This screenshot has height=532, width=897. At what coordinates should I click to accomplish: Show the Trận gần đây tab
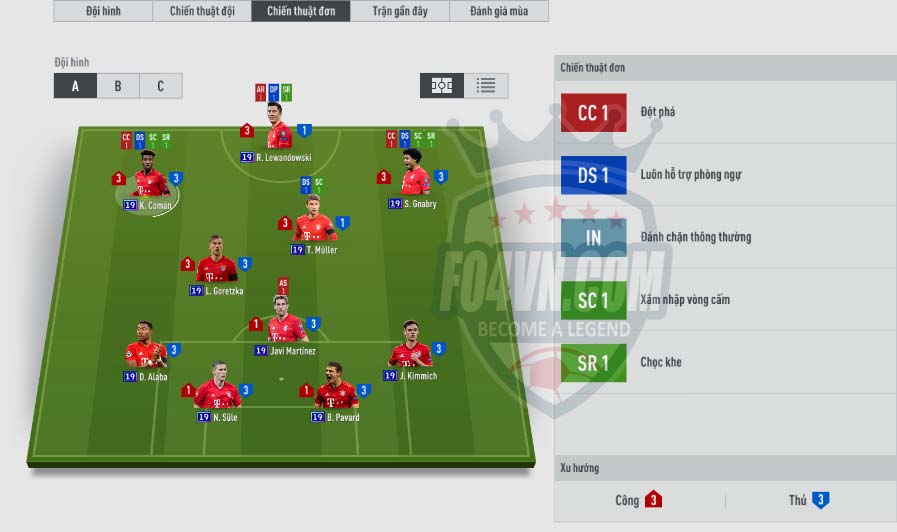400,12
